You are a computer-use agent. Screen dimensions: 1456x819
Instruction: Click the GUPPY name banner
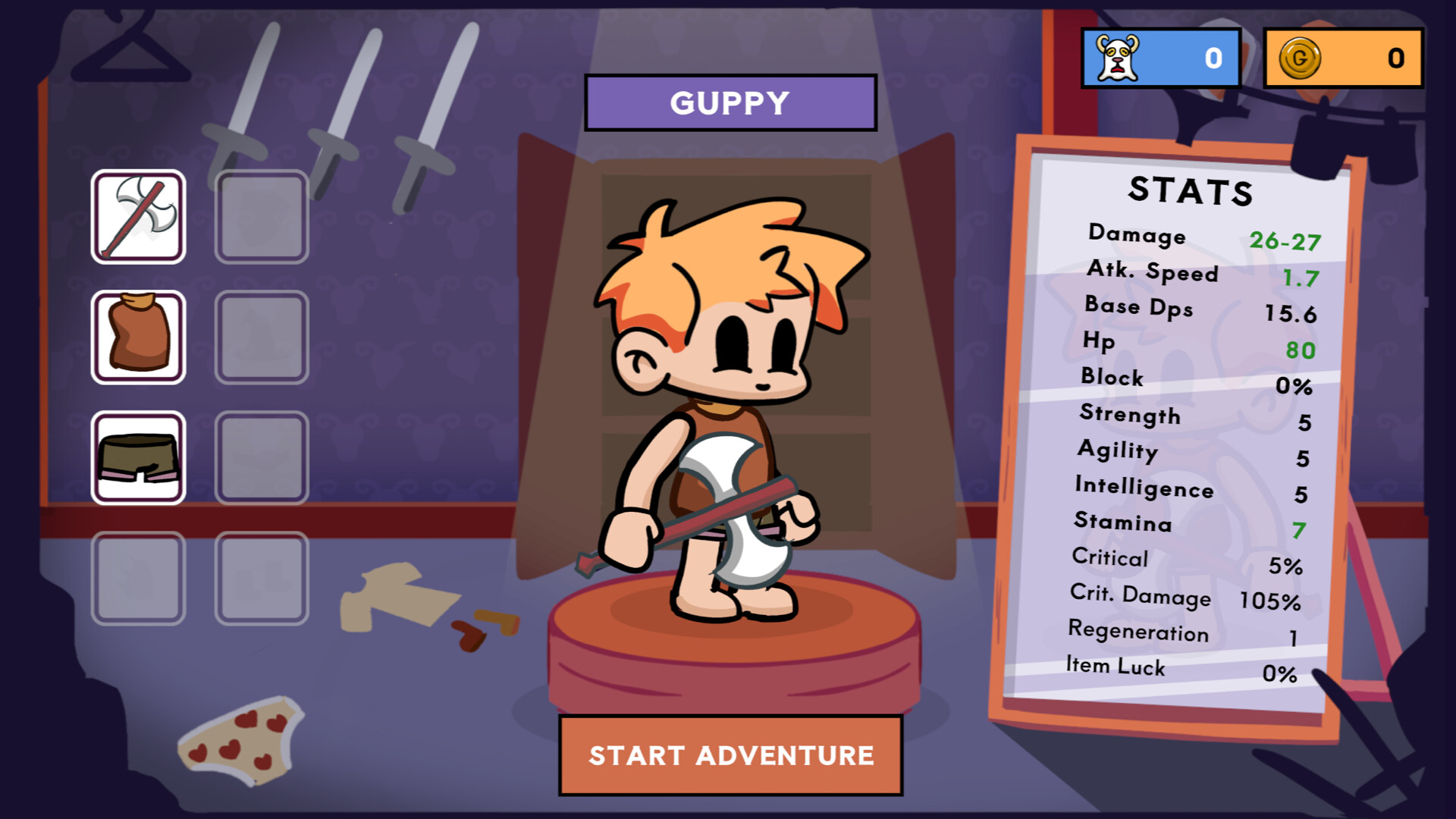coord(730,102)
